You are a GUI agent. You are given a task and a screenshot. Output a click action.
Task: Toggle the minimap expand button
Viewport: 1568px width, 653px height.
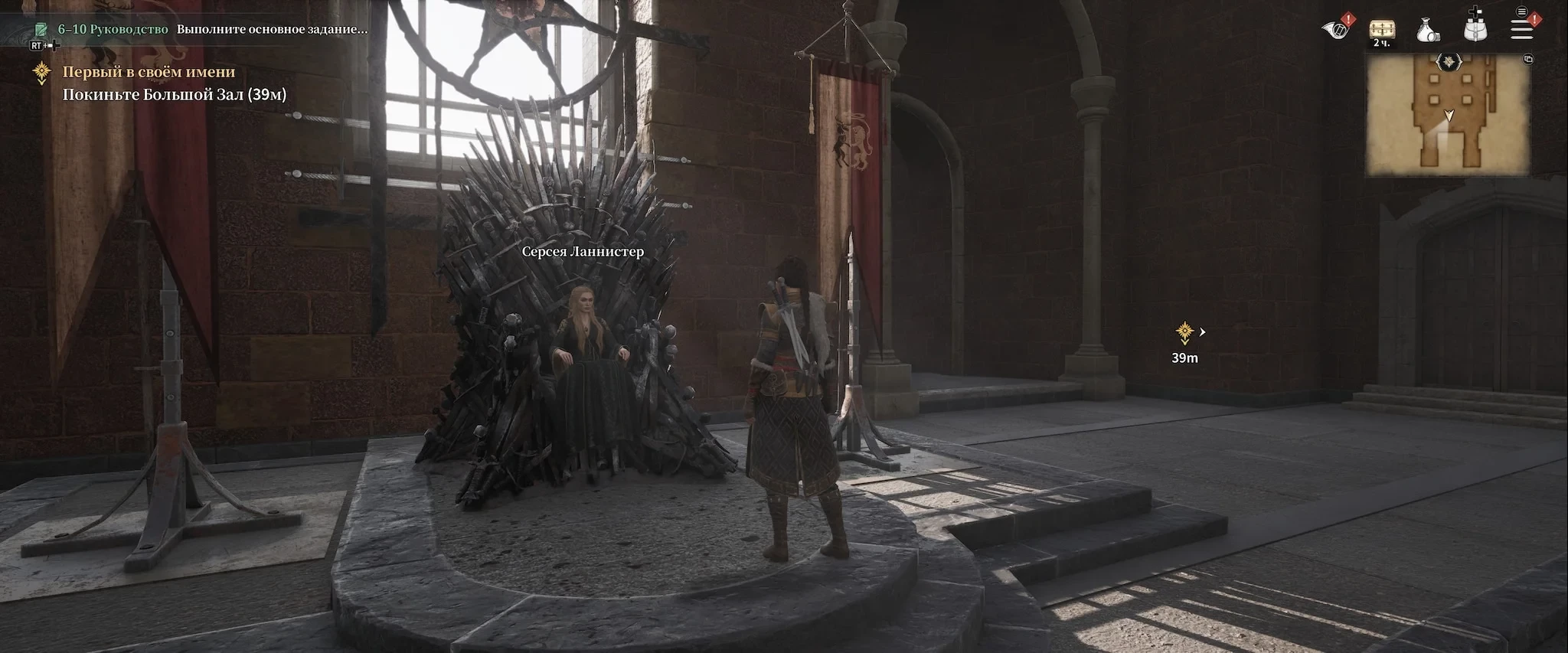pyautogui.click(x=1528, y=59)
